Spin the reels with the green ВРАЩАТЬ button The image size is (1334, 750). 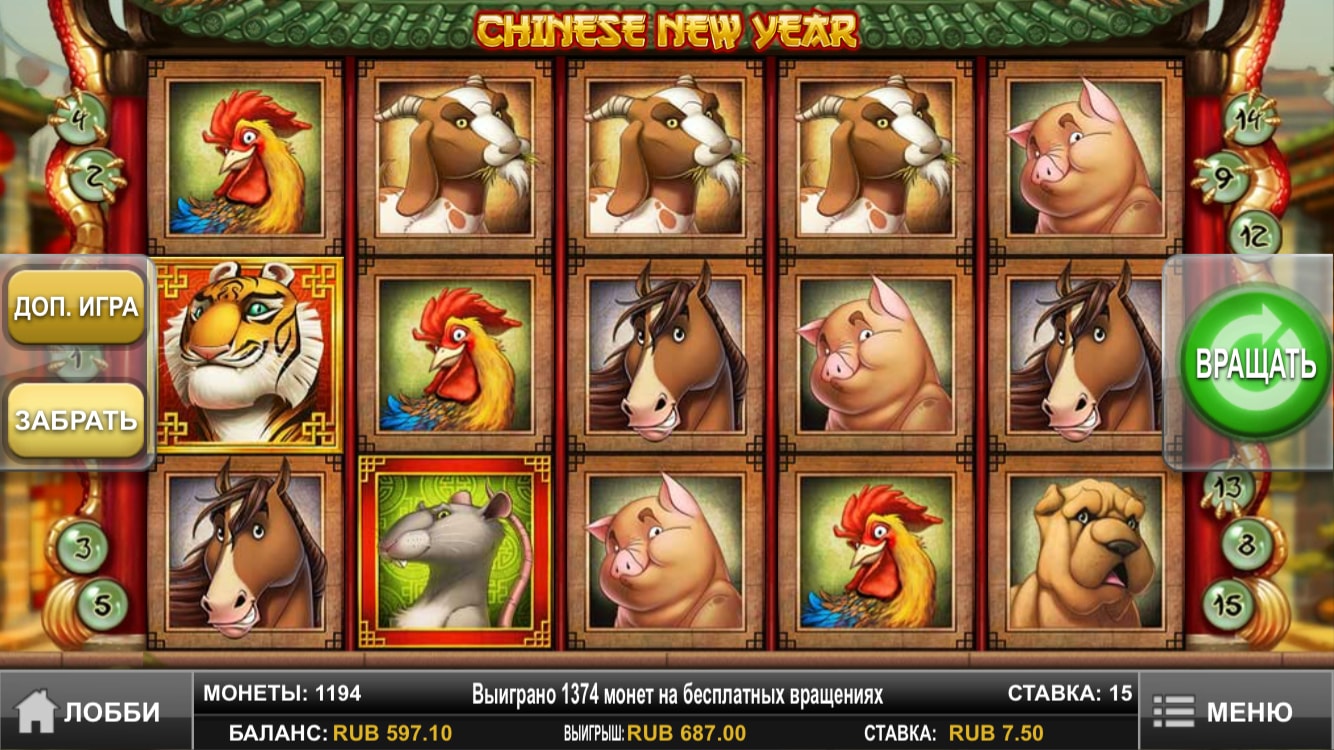pyautogui.click(x=1255, y=363)
